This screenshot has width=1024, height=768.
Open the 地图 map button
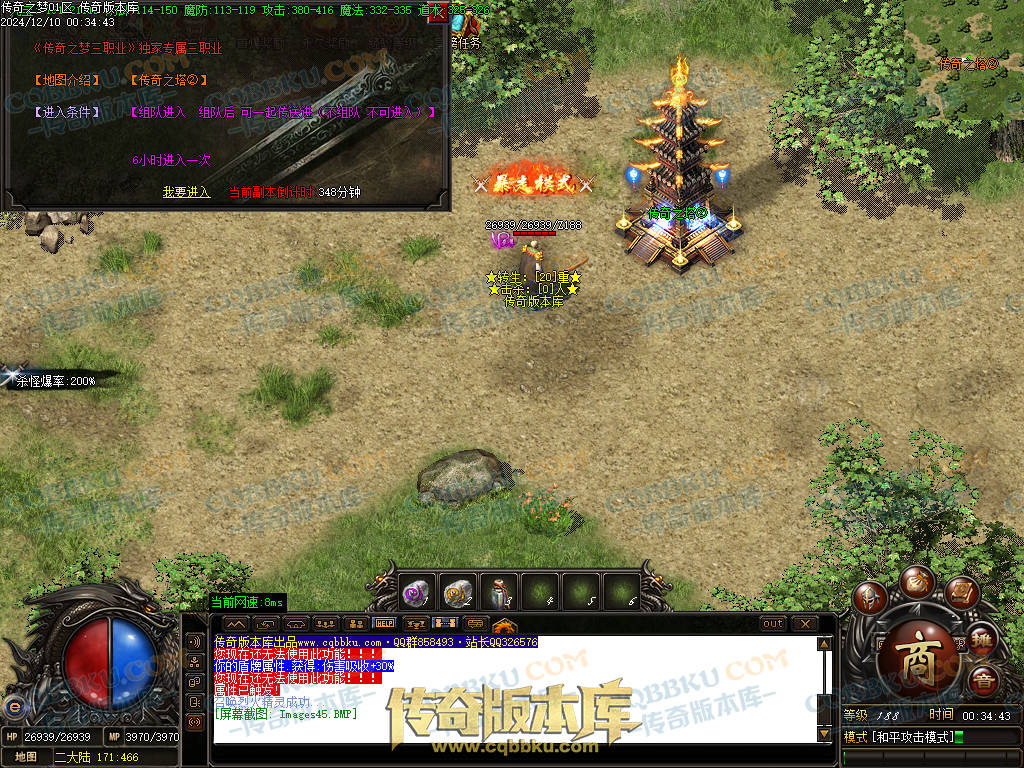26,757
